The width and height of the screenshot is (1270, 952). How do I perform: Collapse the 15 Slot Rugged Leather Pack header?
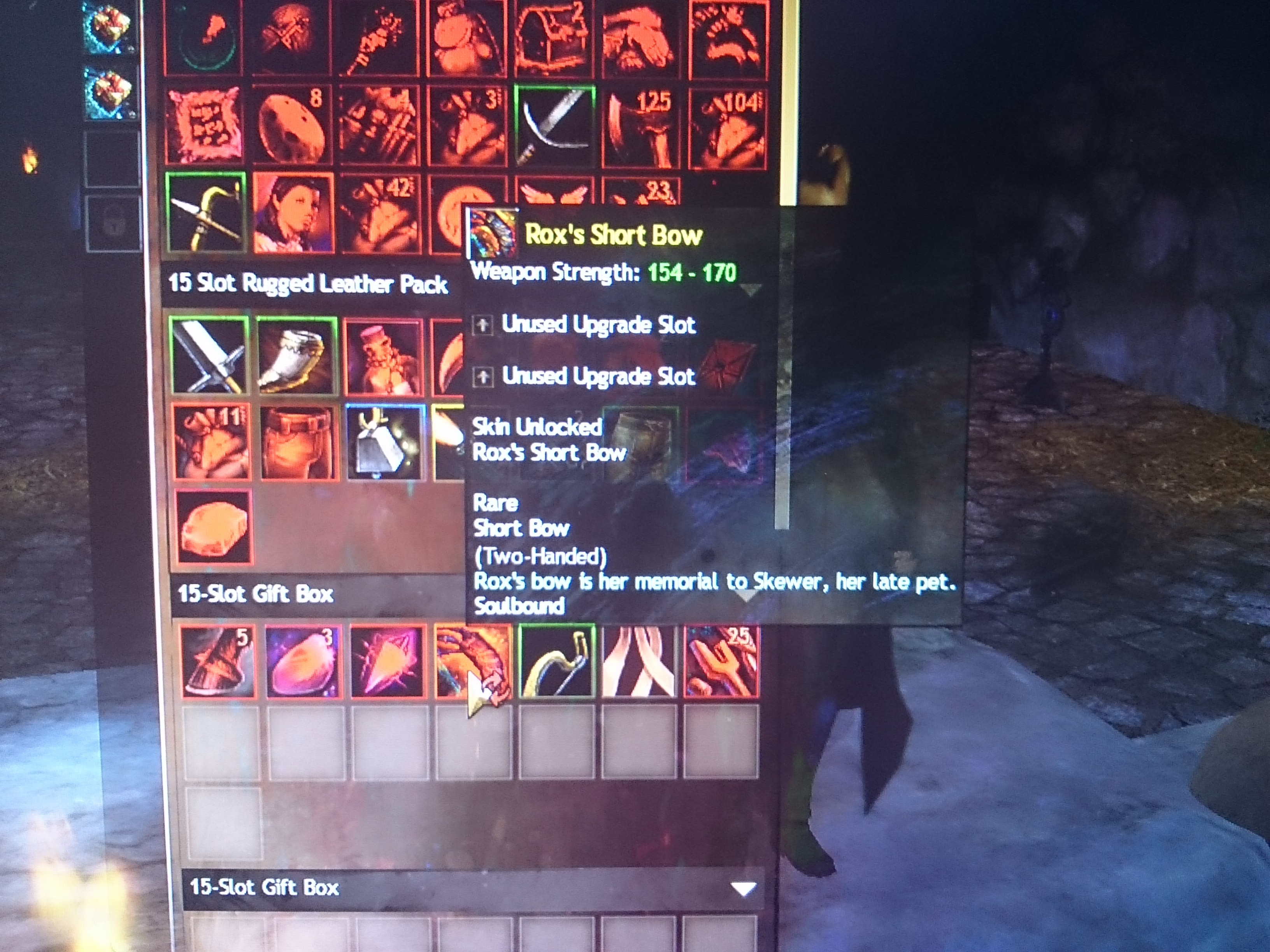pos(308,284)
